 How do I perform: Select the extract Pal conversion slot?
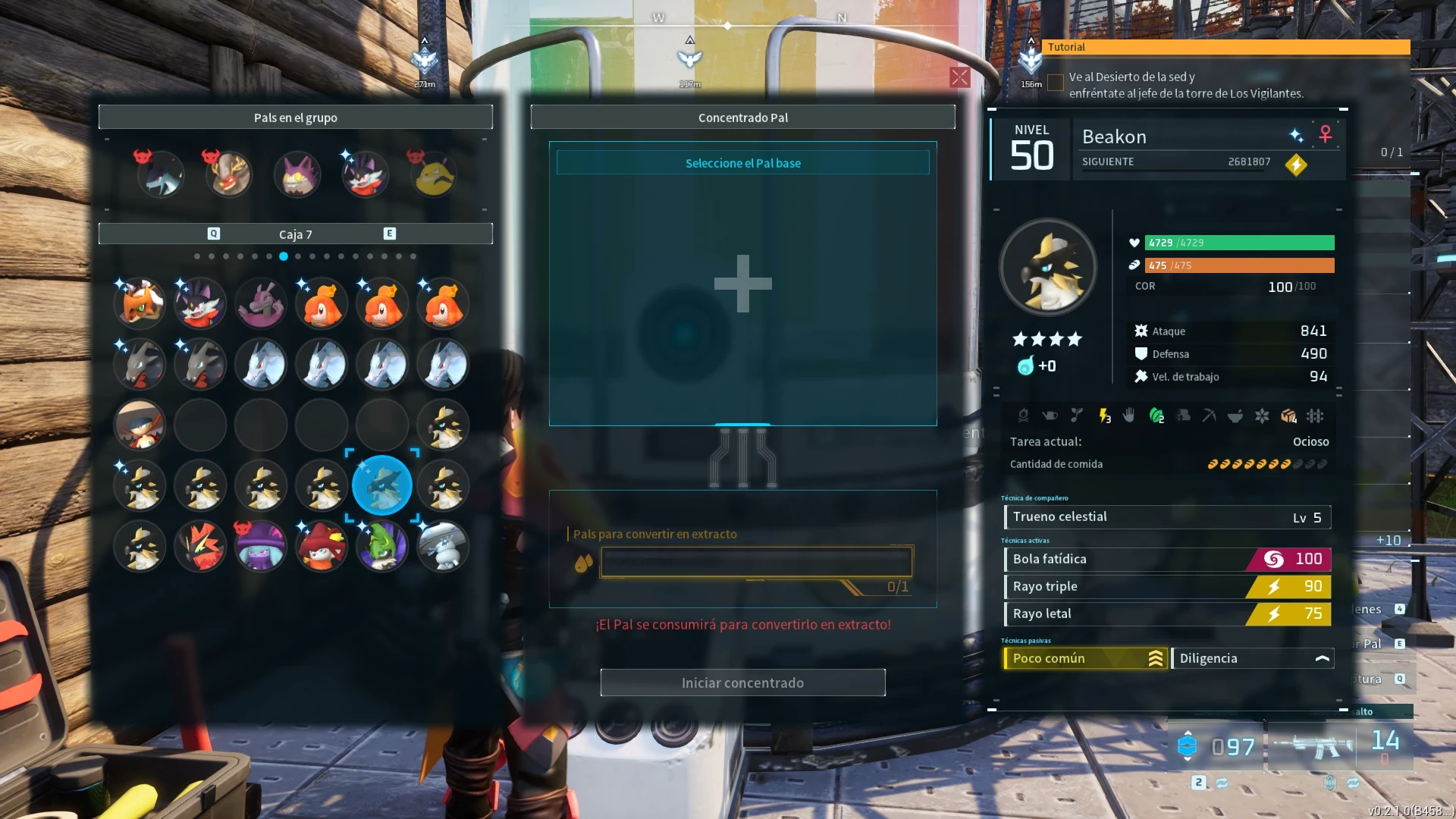(756, 563)
